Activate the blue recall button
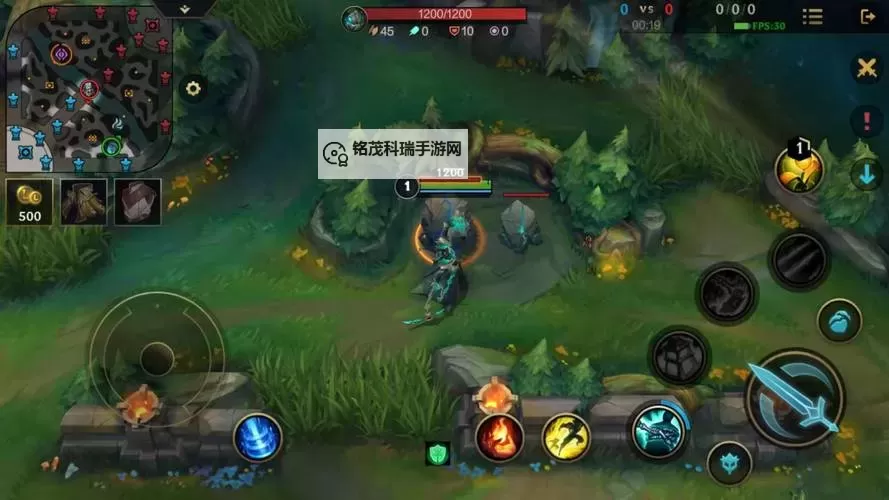The image size is (889, 500). [257, 437]
